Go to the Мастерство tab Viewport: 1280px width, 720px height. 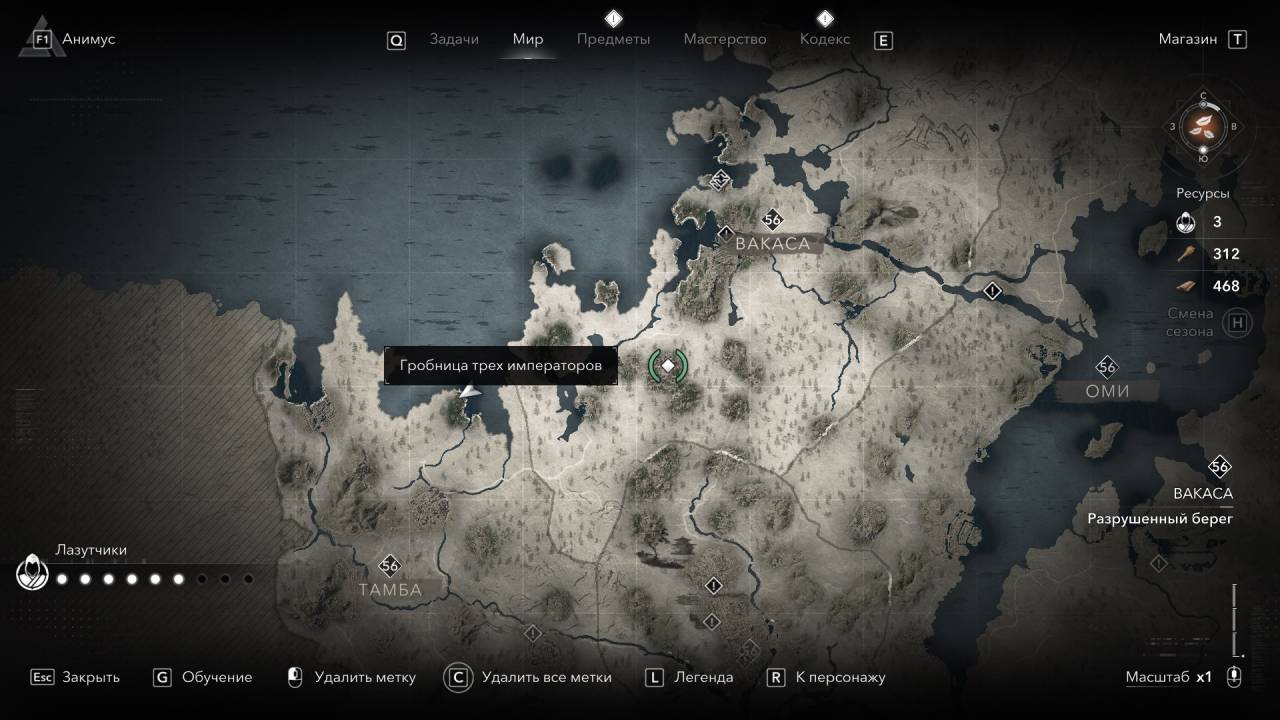(725, 39)
